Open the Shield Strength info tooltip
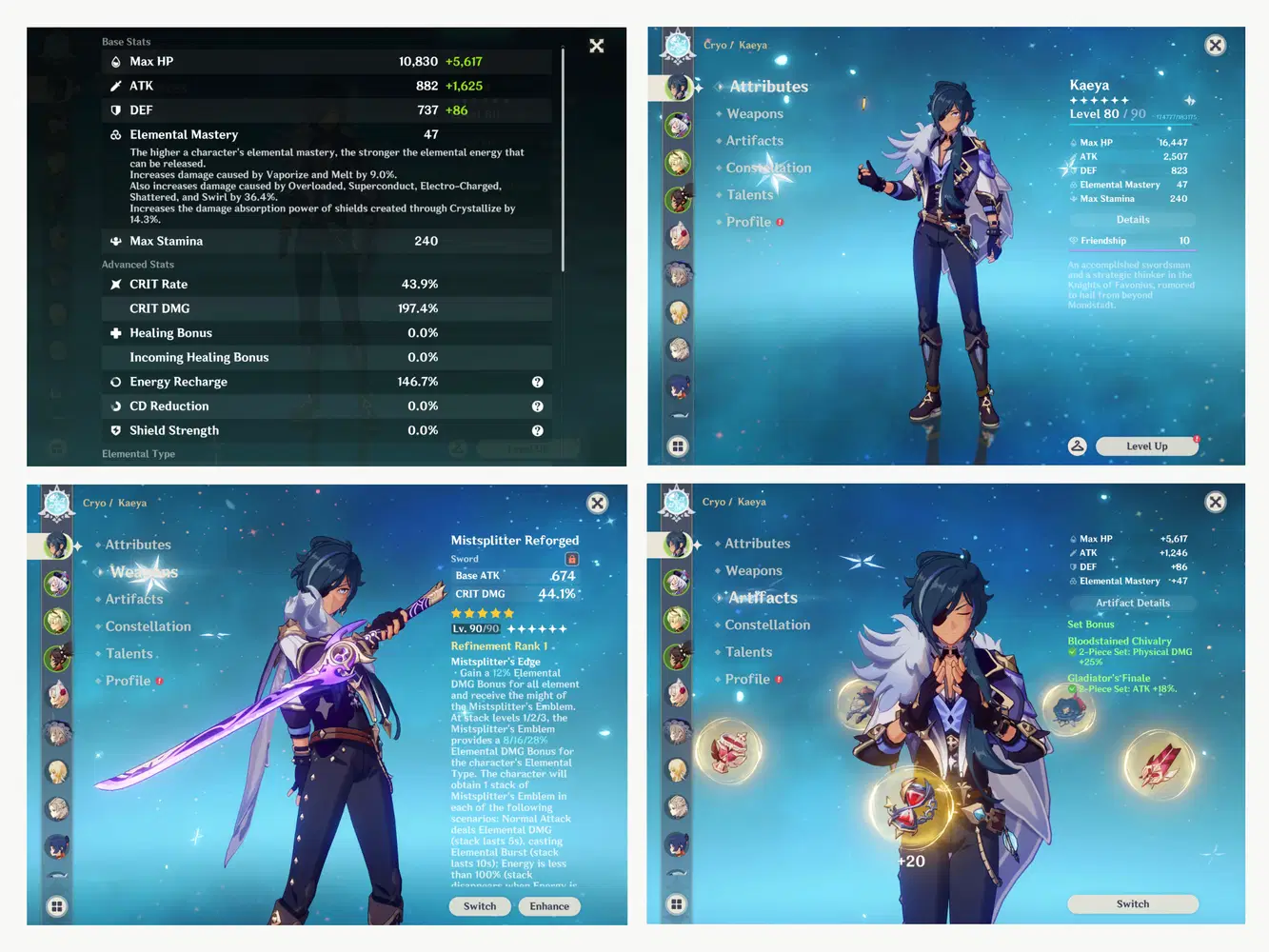Image resolution: width=1269 pixels, height=952 pixels. (537, 430)
